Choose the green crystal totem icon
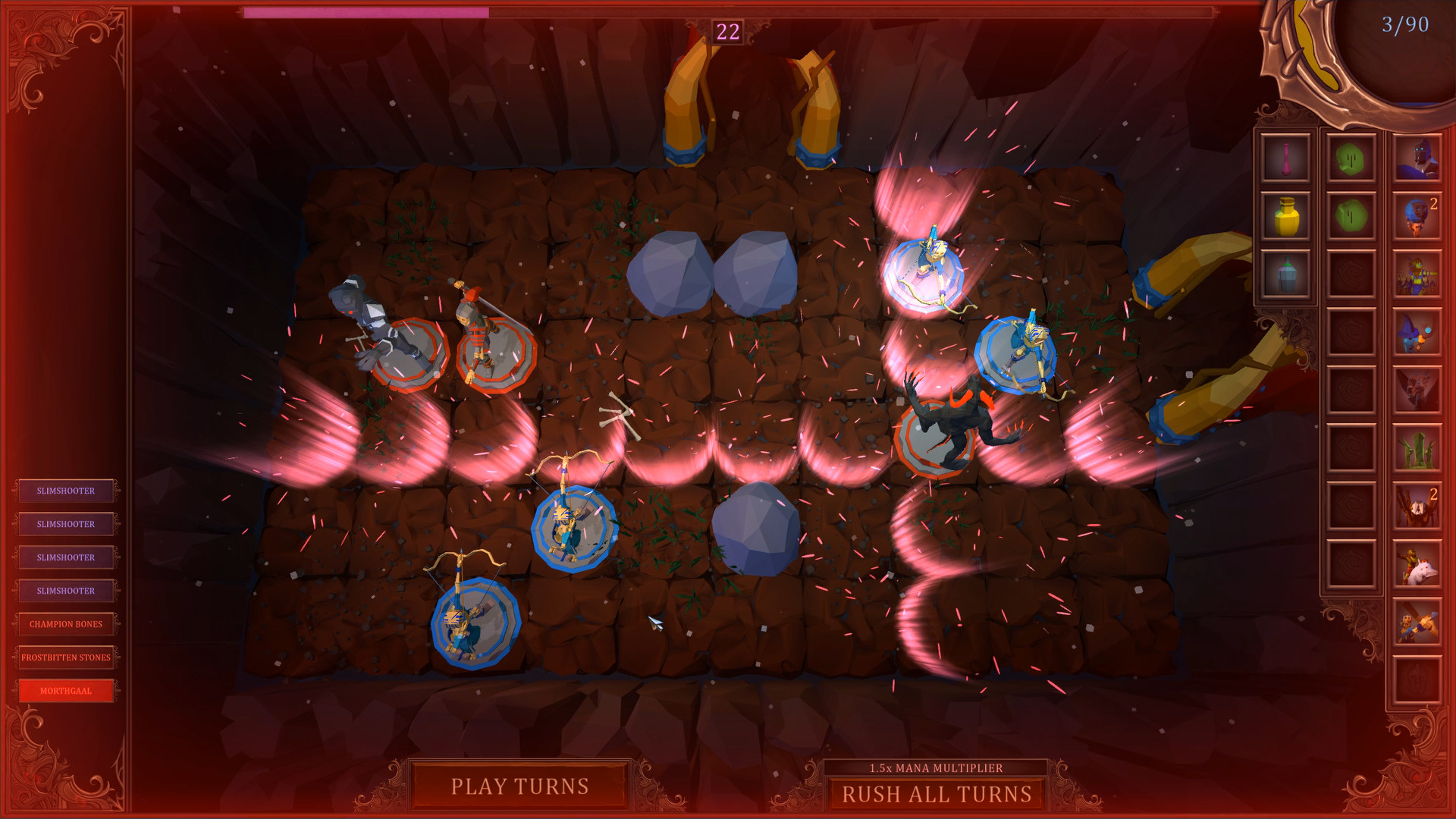1456x819 pixels. [x=1417, y=449]
